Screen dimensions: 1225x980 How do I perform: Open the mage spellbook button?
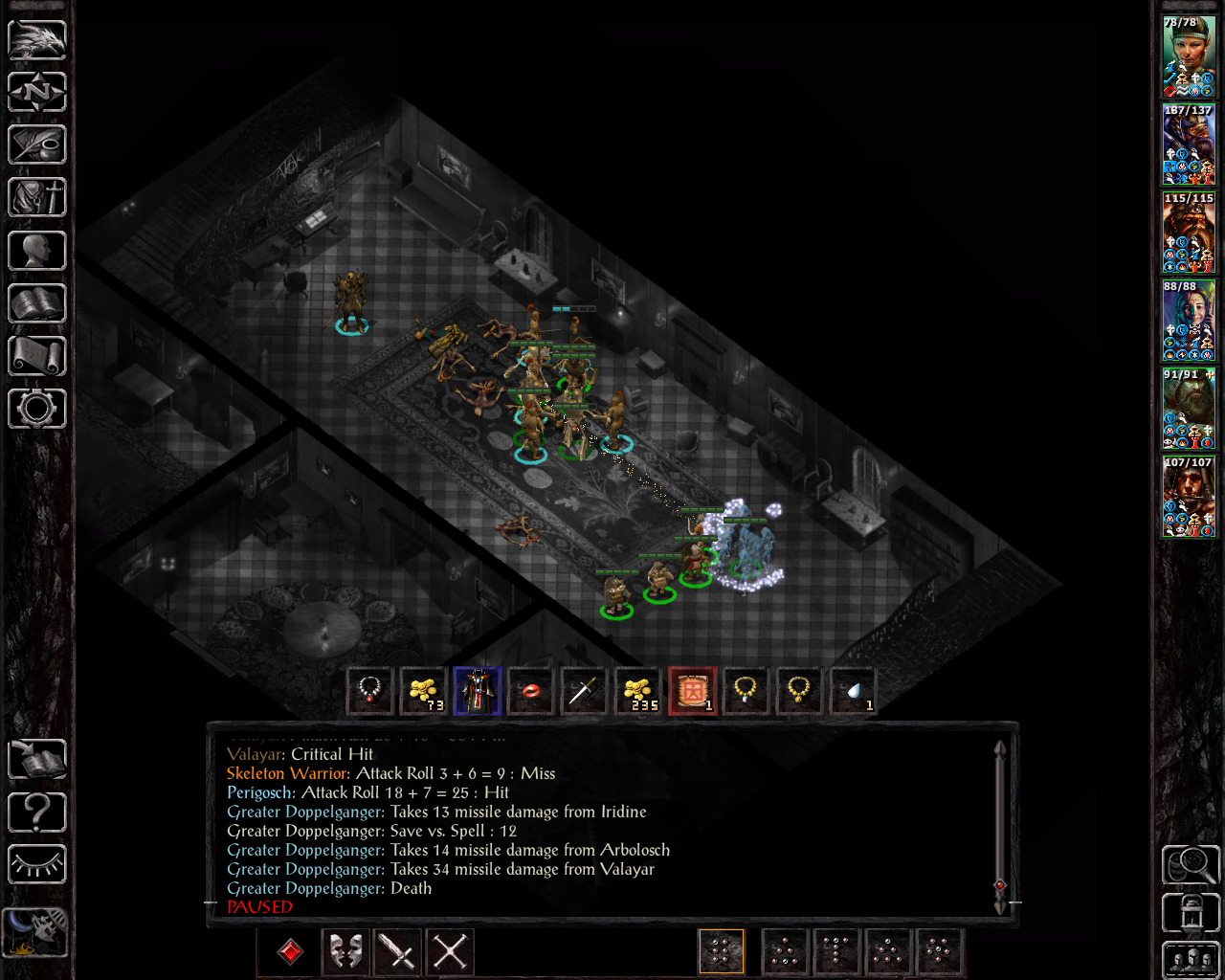(37, 303)
